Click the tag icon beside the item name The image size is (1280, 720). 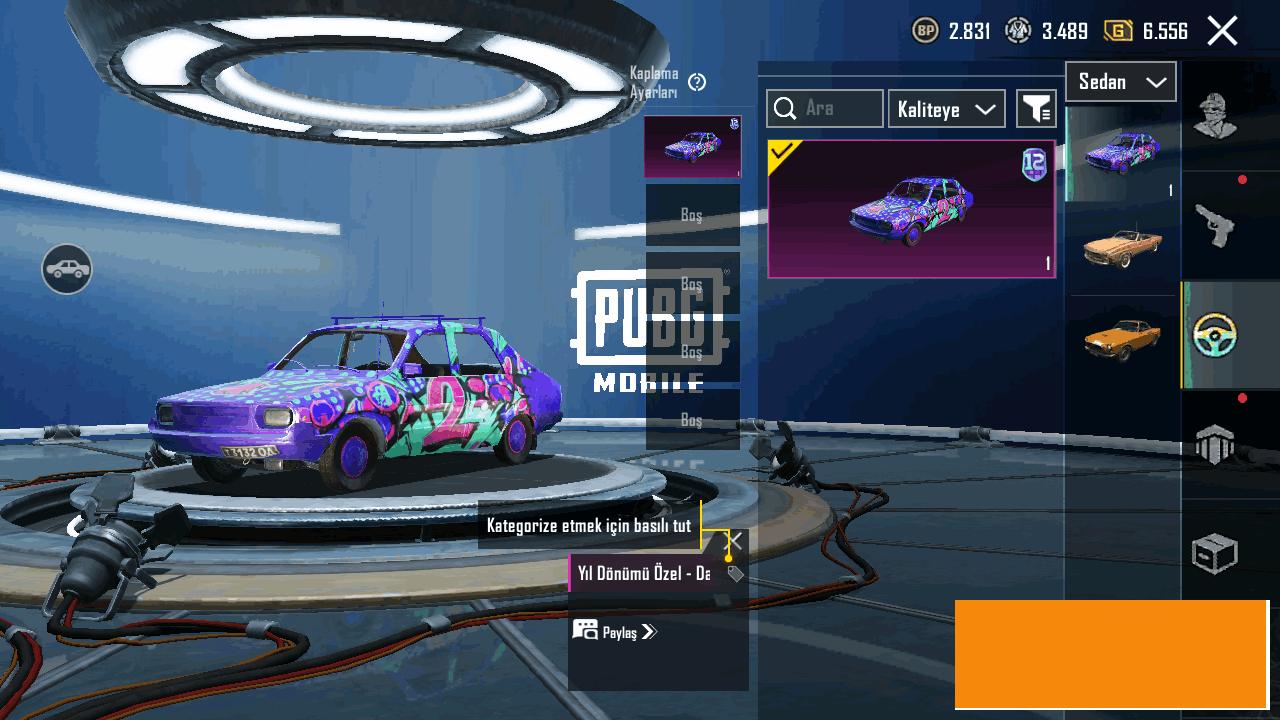click(735, 574)
